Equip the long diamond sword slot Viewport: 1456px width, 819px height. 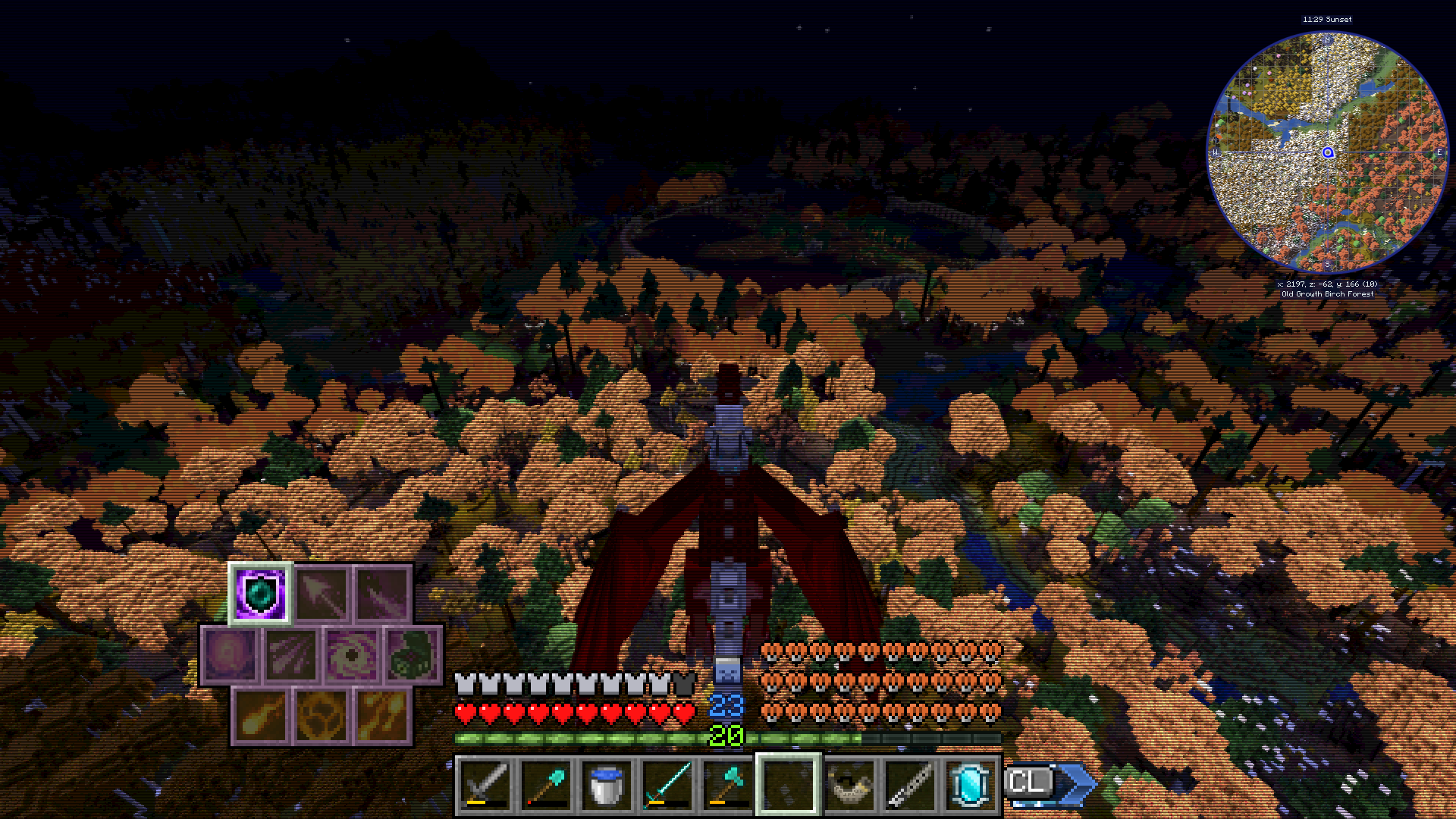[665, 785]
